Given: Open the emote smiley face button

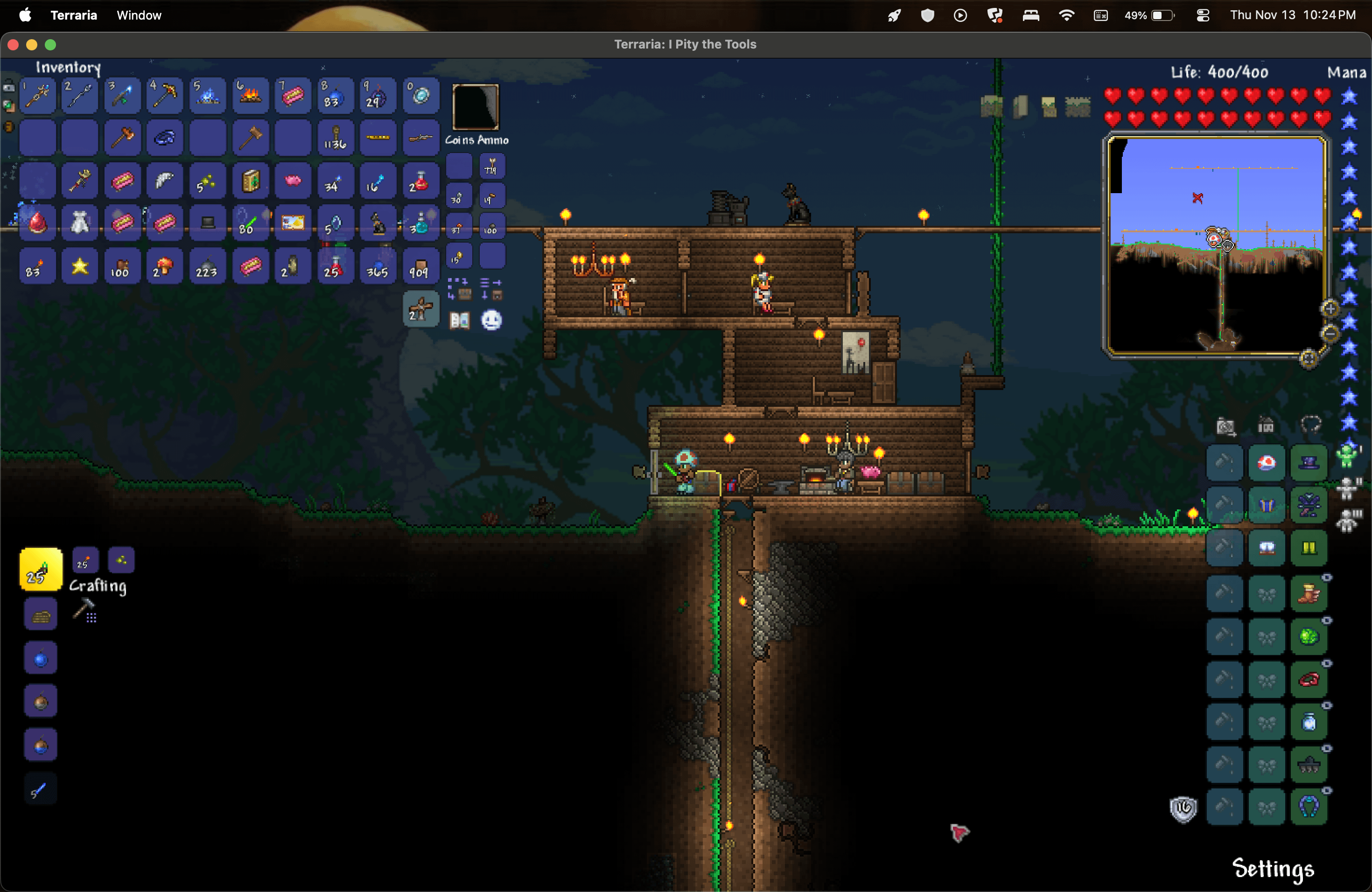Looking at the screenshot, I should 491,321.
